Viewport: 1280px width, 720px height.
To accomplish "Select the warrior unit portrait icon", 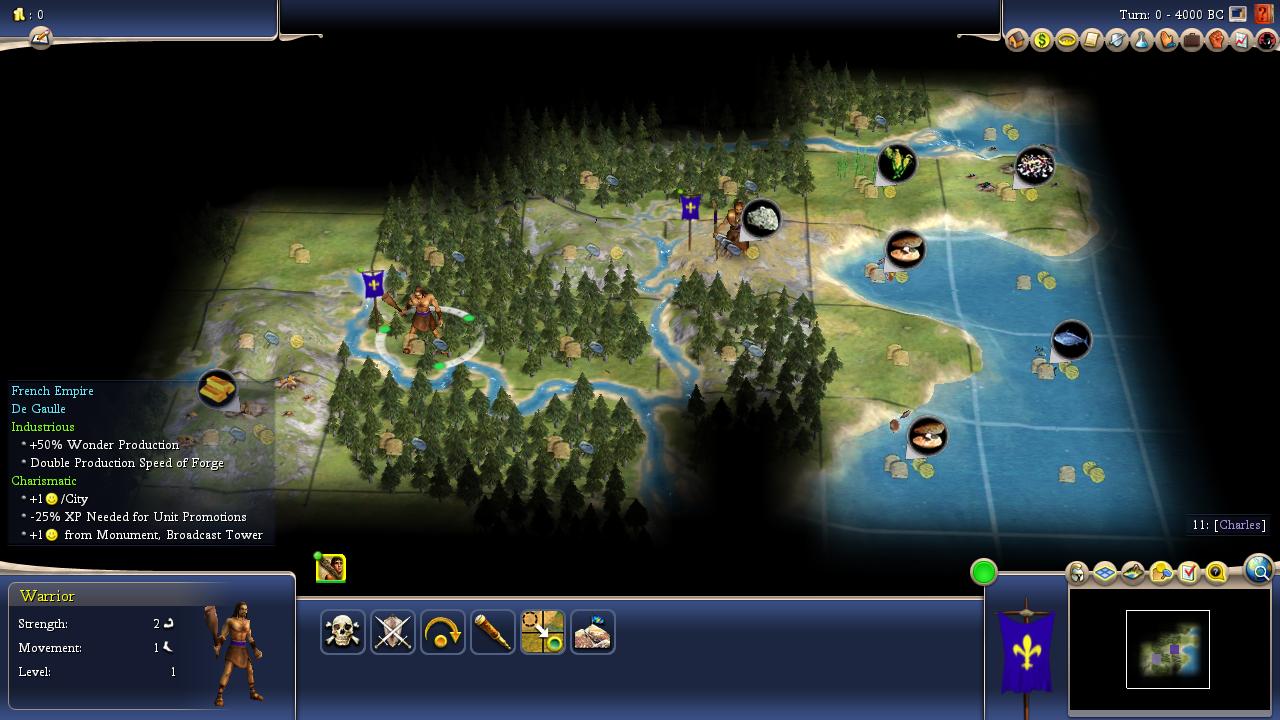I will (x=331, y=568).
